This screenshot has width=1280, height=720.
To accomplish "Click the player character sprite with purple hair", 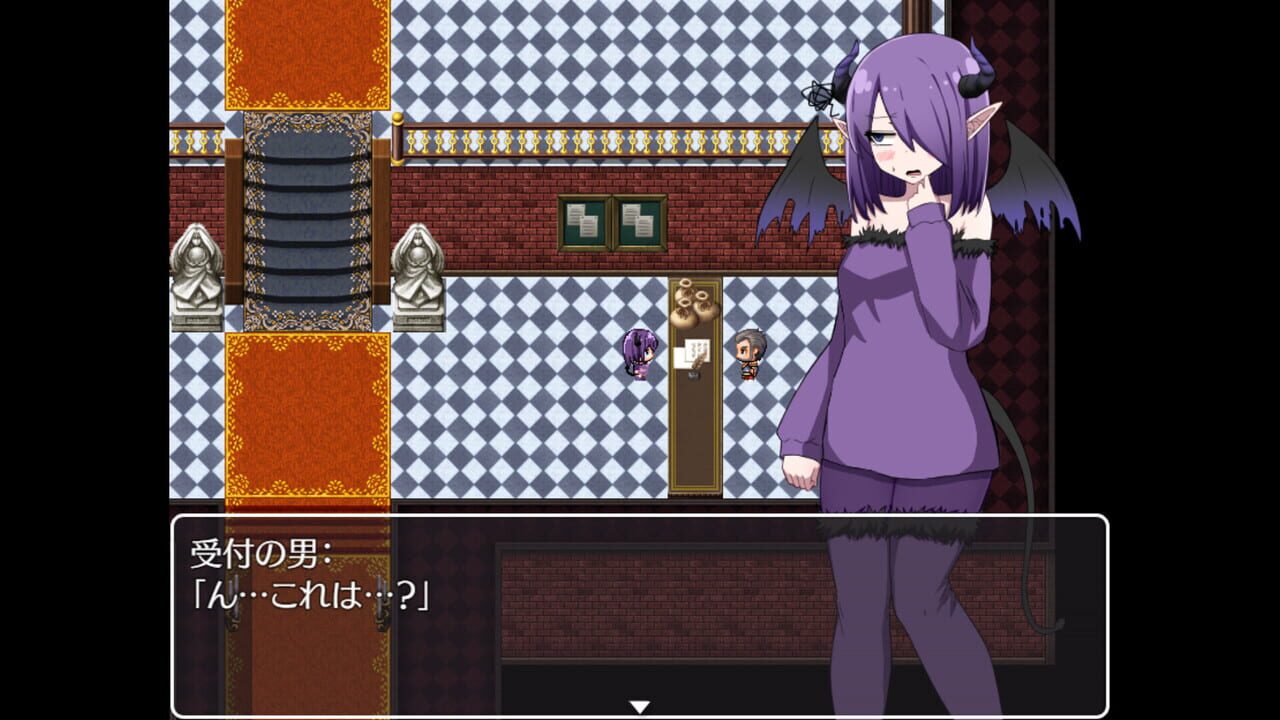I will (x=638, y=356).
